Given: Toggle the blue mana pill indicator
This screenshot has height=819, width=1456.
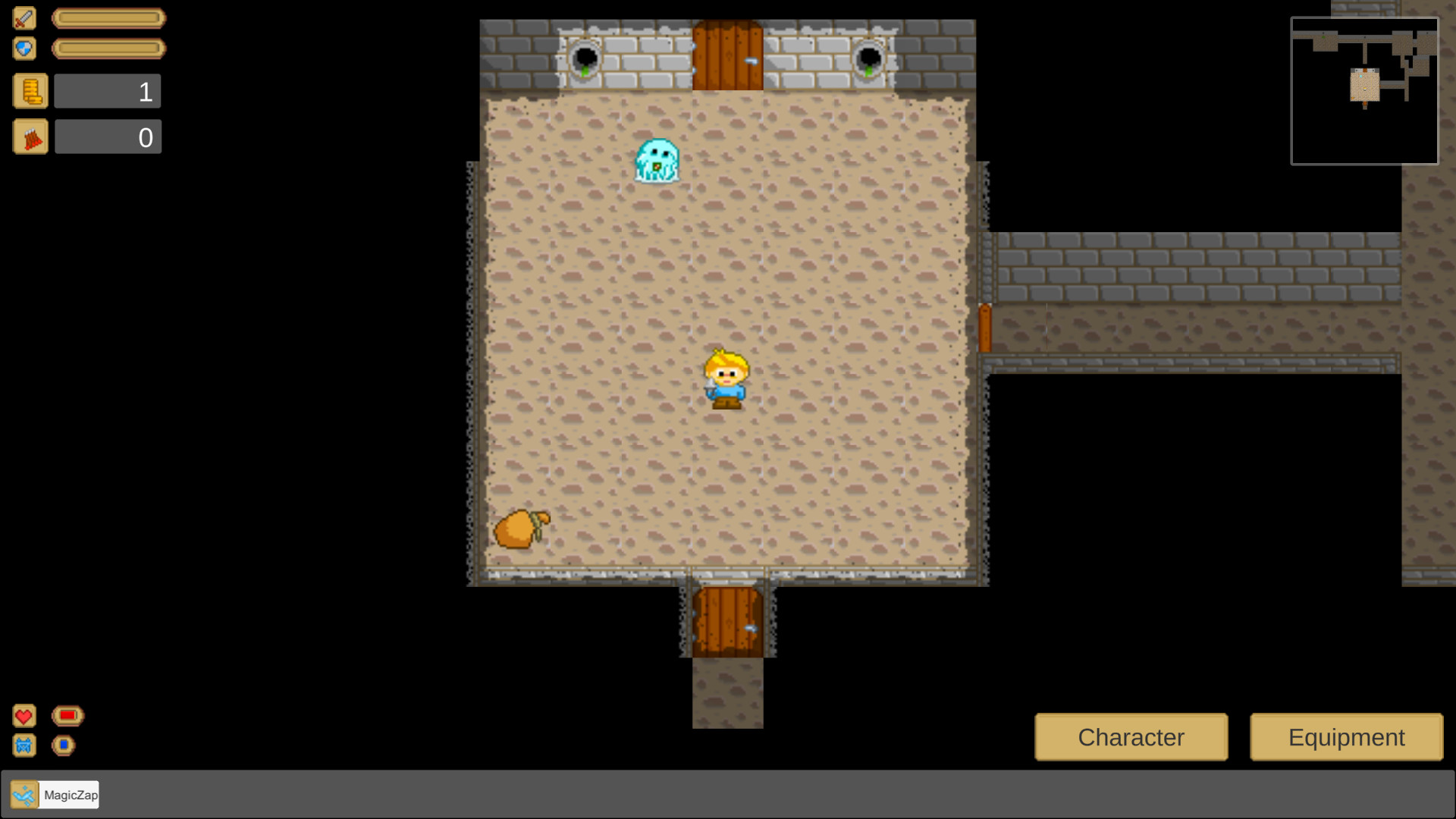Looking at the screenshot, I should (64, 745).
